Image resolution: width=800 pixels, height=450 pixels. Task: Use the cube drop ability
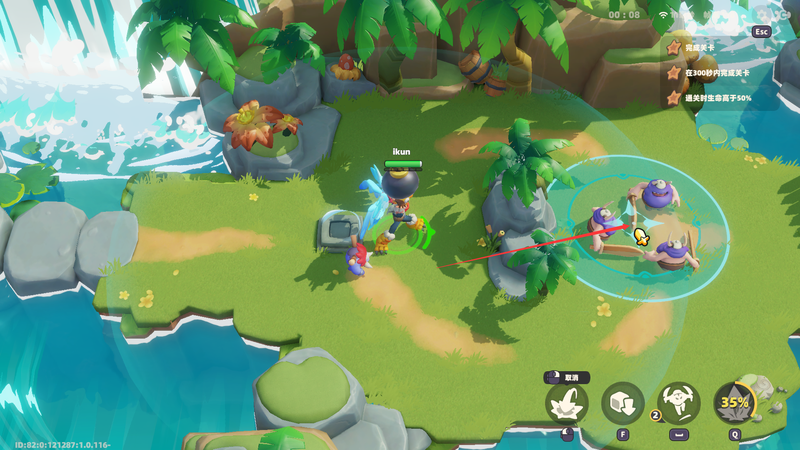622,404
